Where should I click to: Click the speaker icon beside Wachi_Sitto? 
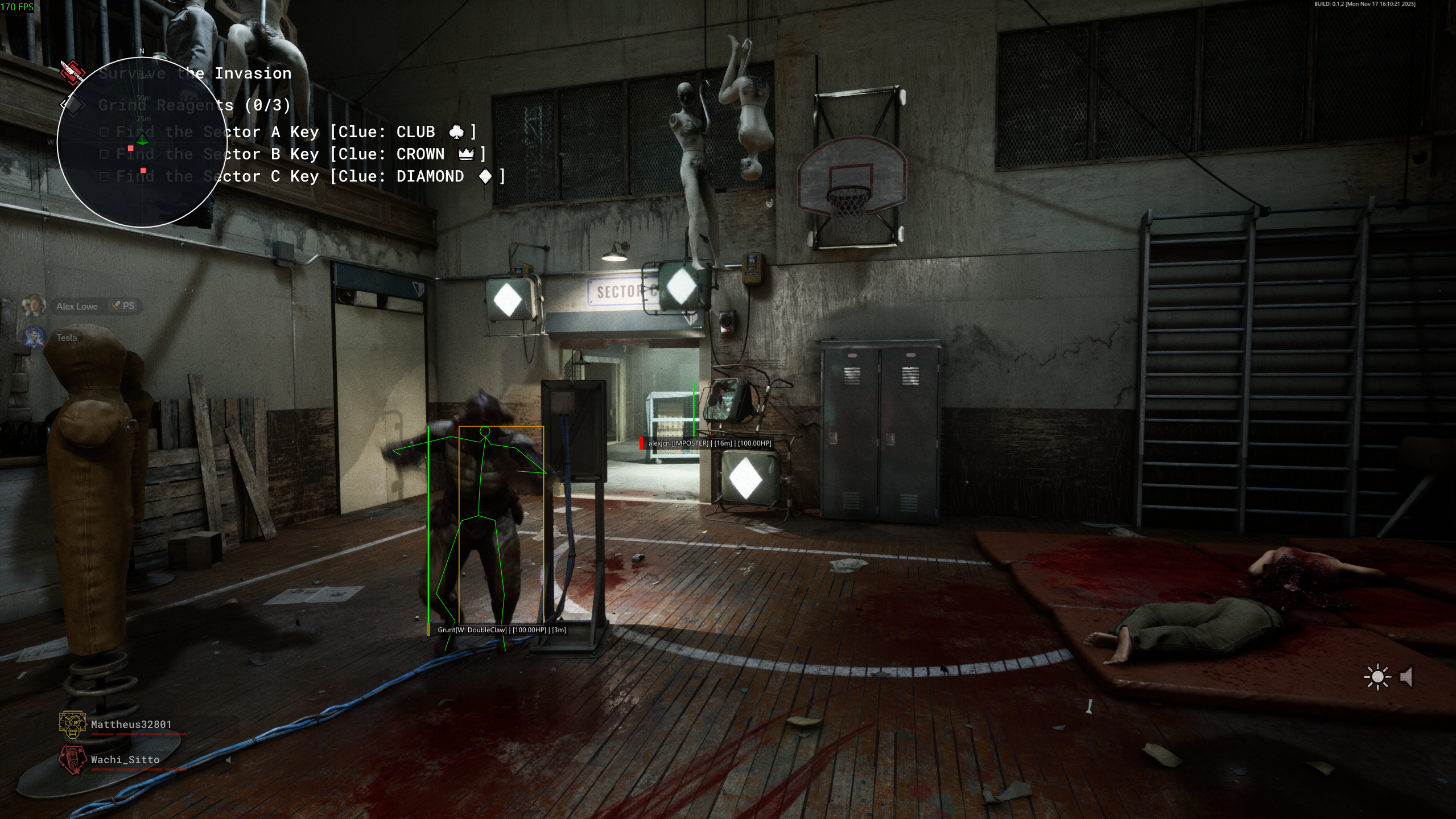229,760
